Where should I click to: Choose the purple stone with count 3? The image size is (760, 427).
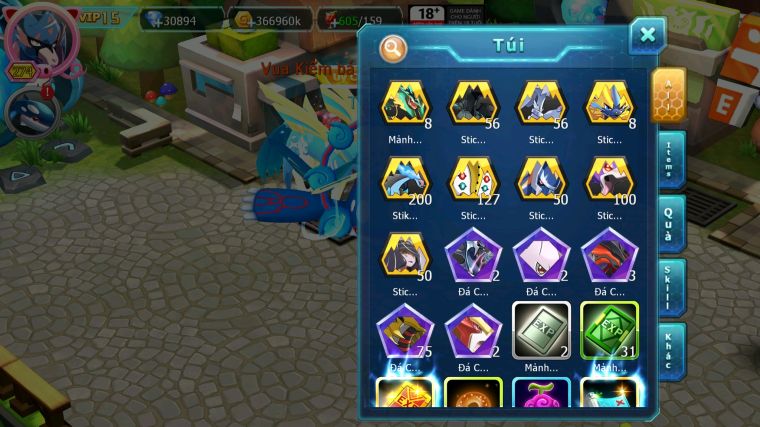pyautogui.click(x=609, y=255)
